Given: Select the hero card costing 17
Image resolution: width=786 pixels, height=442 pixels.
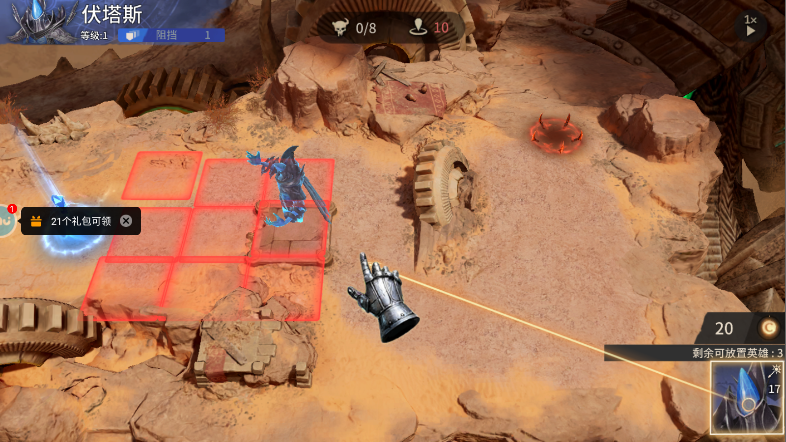Looking at the screenshot, I should (747, 398).
